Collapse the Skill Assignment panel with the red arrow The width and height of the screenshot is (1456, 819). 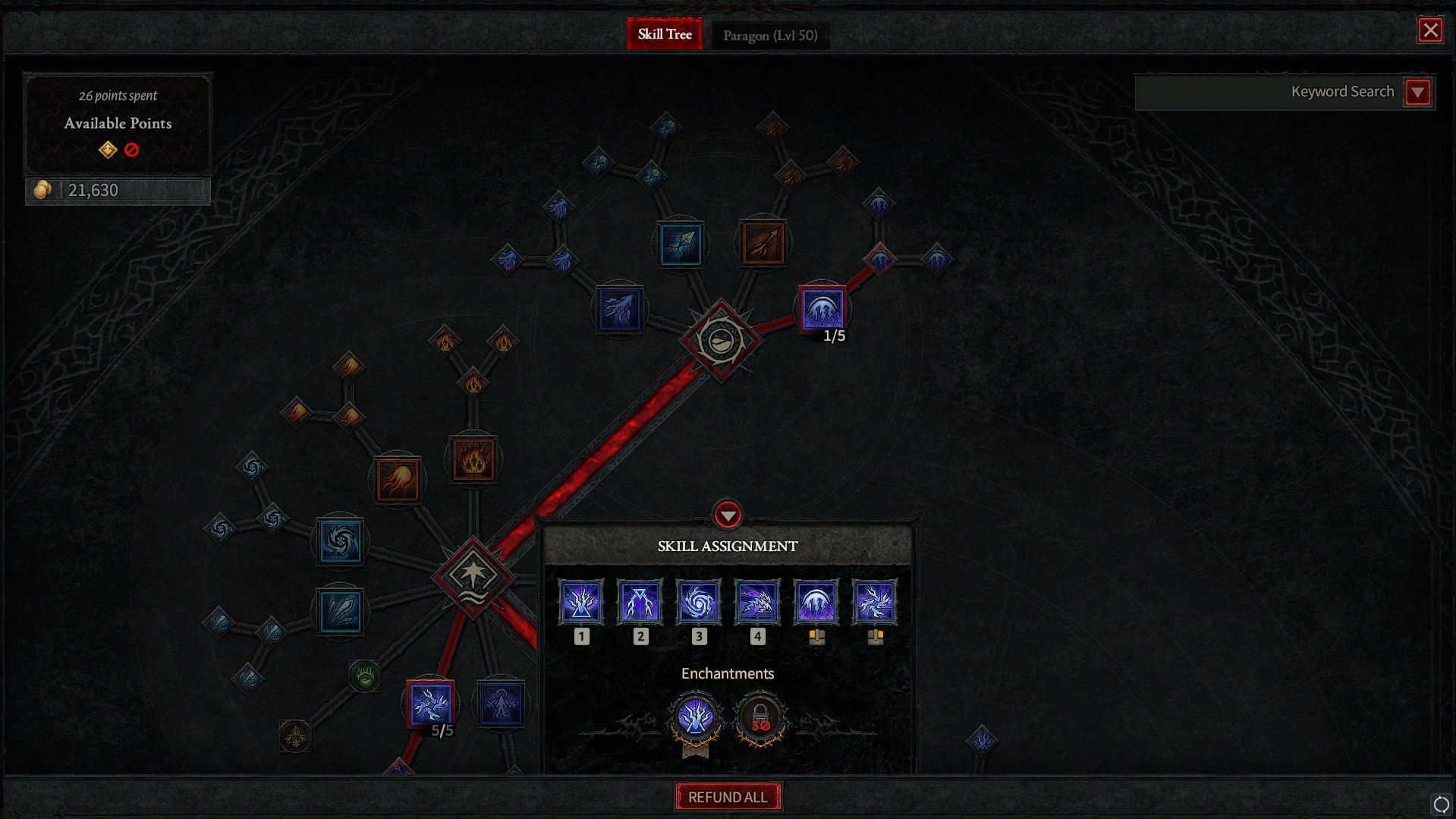[x=728, y=515]
